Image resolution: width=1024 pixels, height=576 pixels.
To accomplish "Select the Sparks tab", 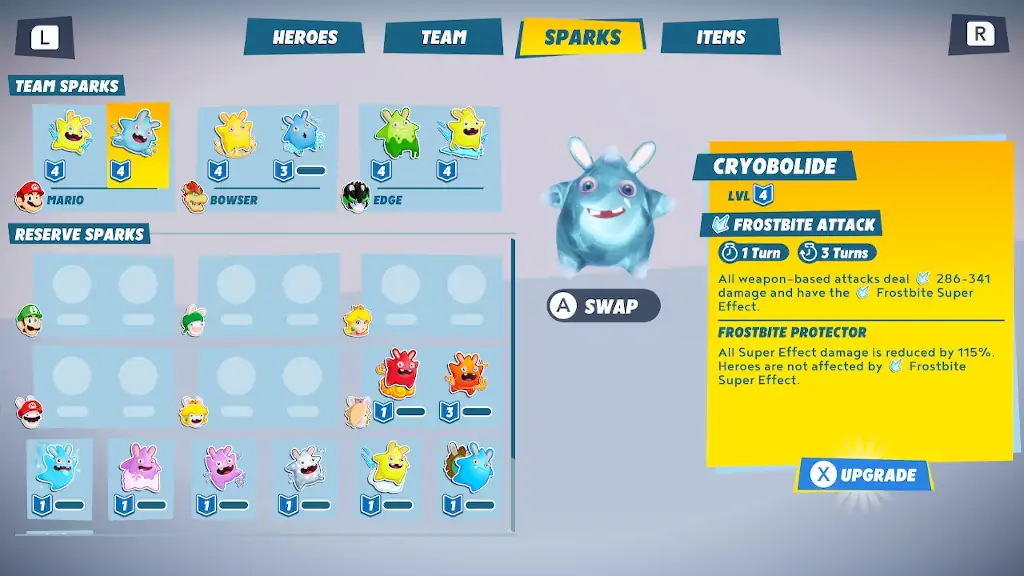I will 583,38.
